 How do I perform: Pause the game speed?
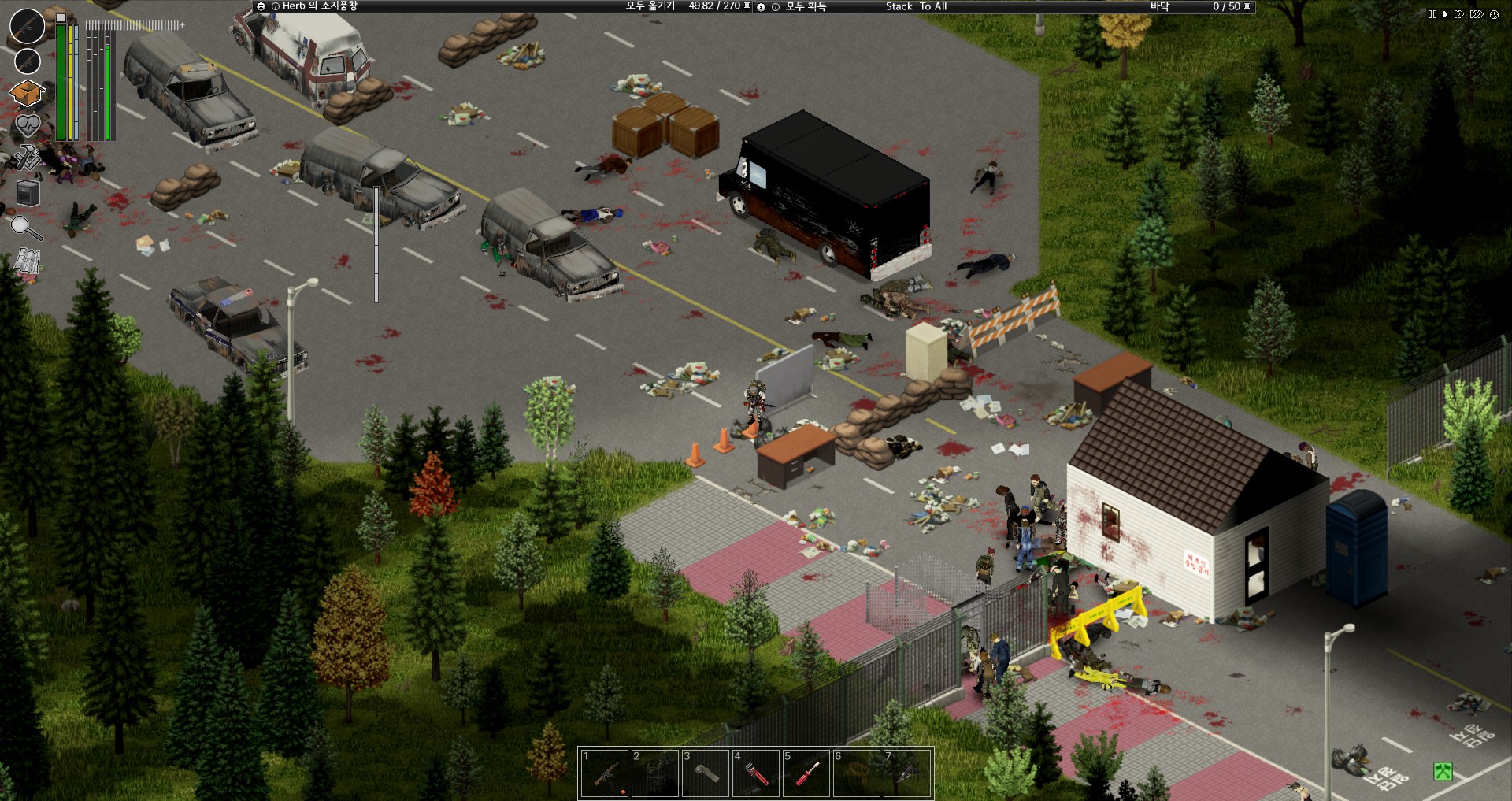coord(1432,14)
